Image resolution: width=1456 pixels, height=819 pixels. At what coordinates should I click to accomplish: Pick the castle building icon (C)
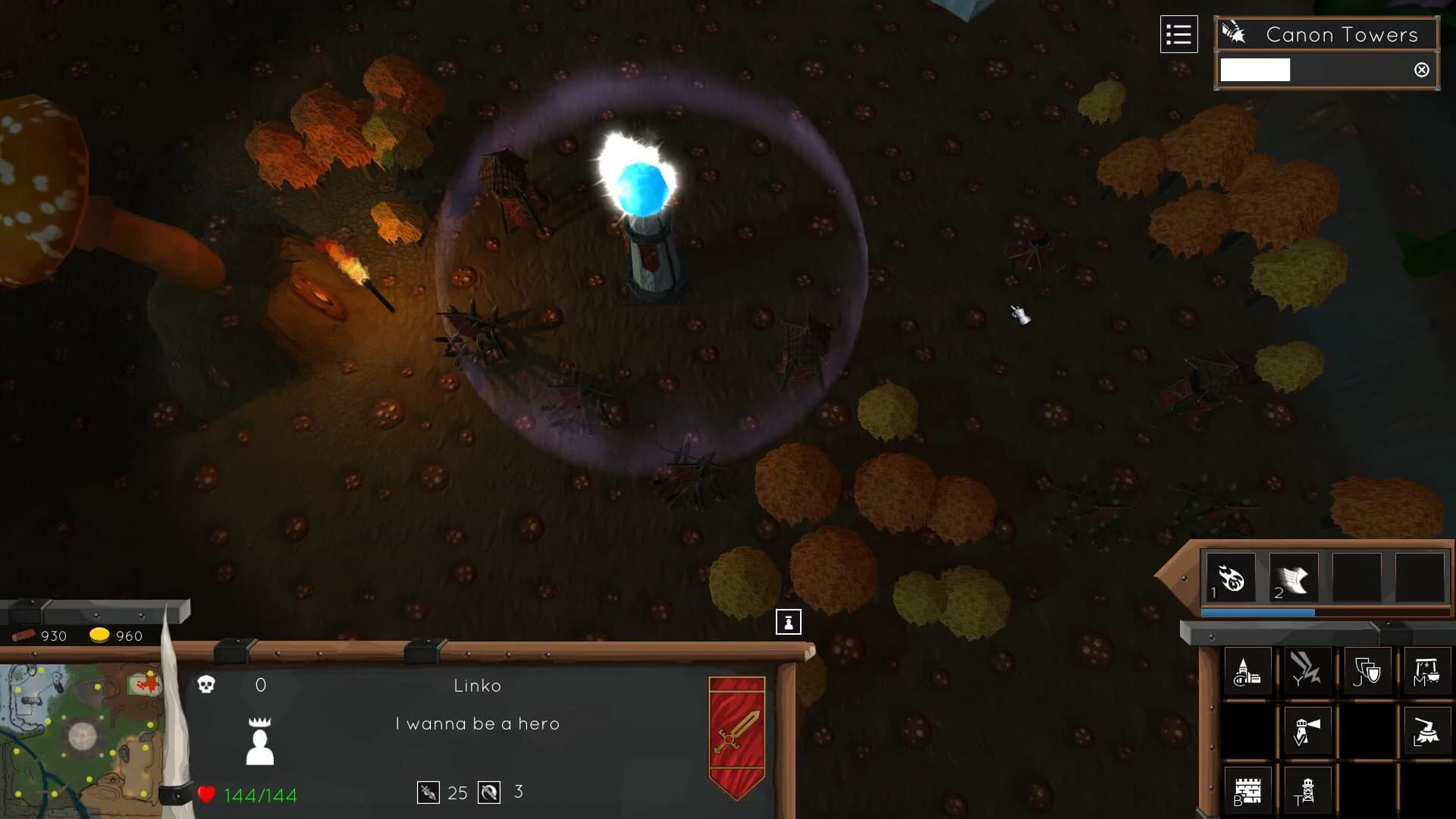[1247, 670]
